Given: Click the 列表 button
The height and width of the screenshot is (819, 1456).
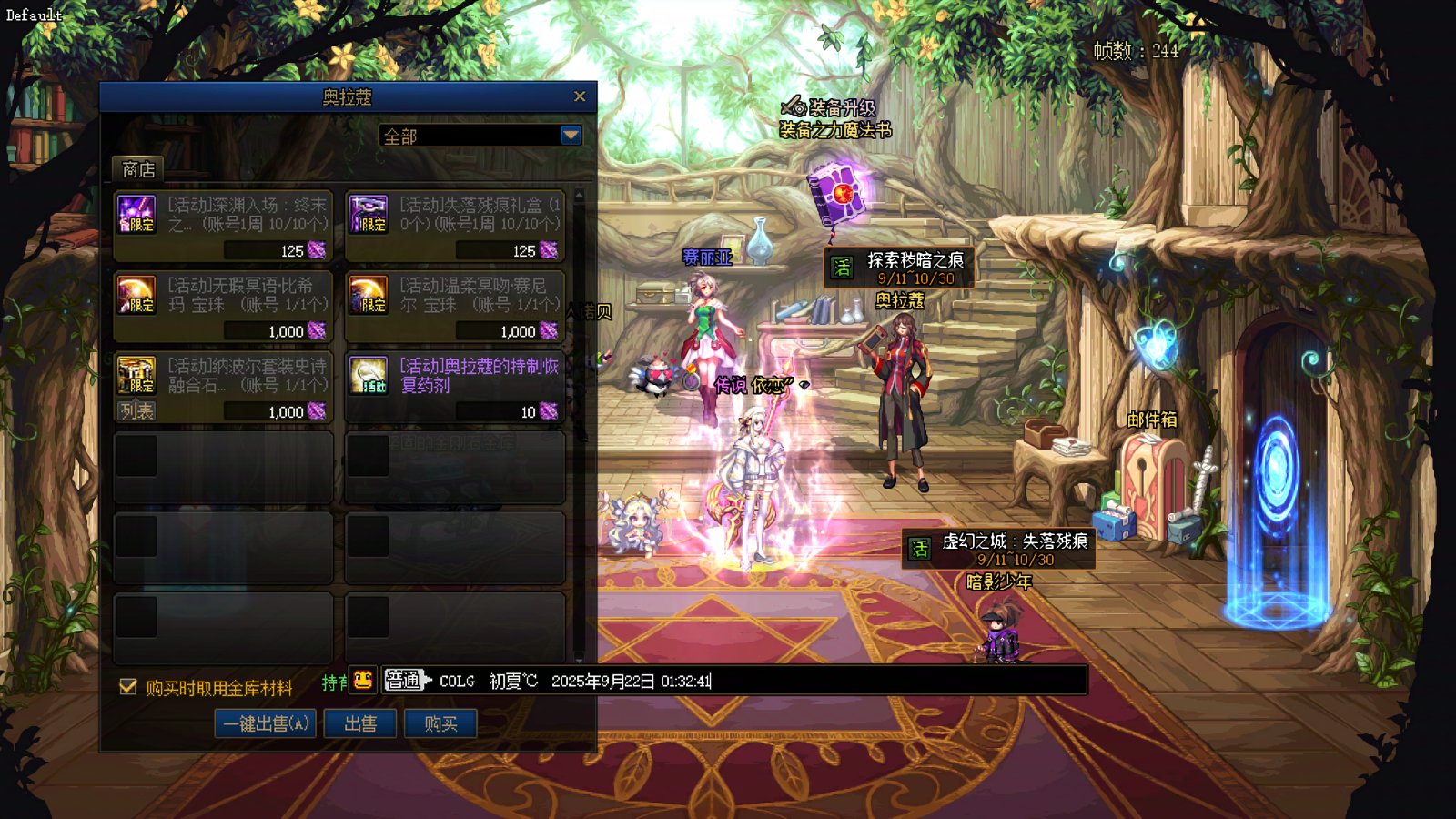Looking at the screenshot, I should pos(136,411).
